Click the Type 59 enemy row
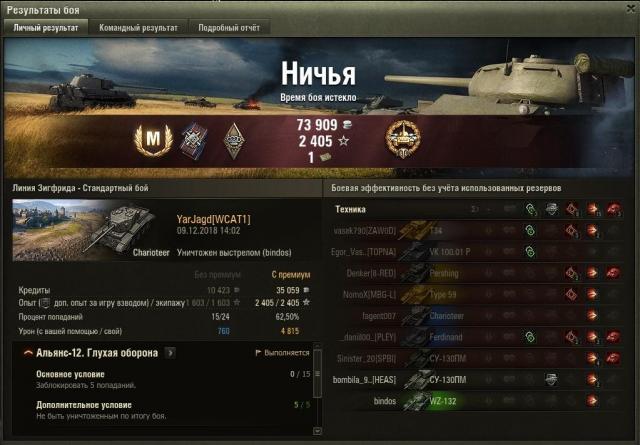The height and width of the screenshot is (445, 640). click(480, 294)
